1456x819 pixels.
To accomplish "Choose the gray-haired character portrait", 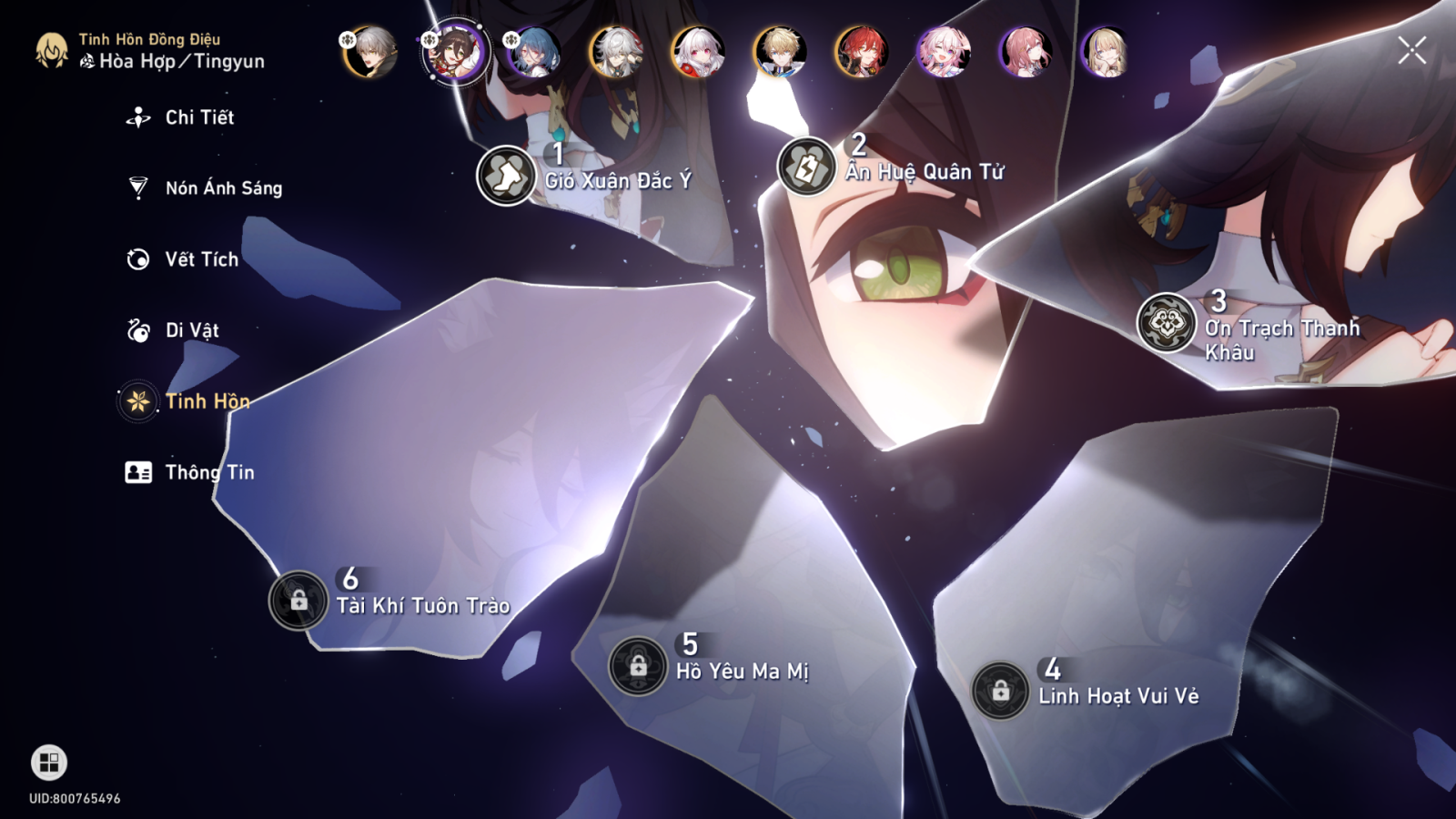I will click(x=370, y=52).
